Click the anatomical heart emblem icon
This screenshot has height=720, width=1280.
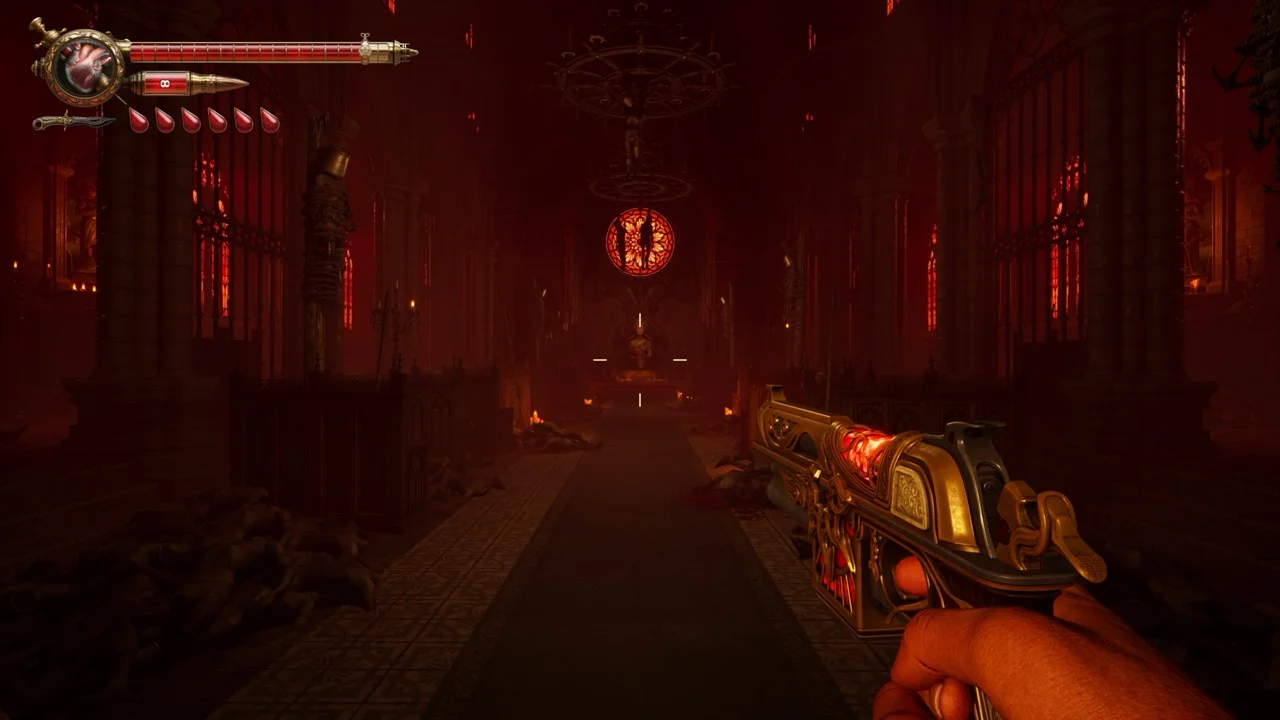84,64
